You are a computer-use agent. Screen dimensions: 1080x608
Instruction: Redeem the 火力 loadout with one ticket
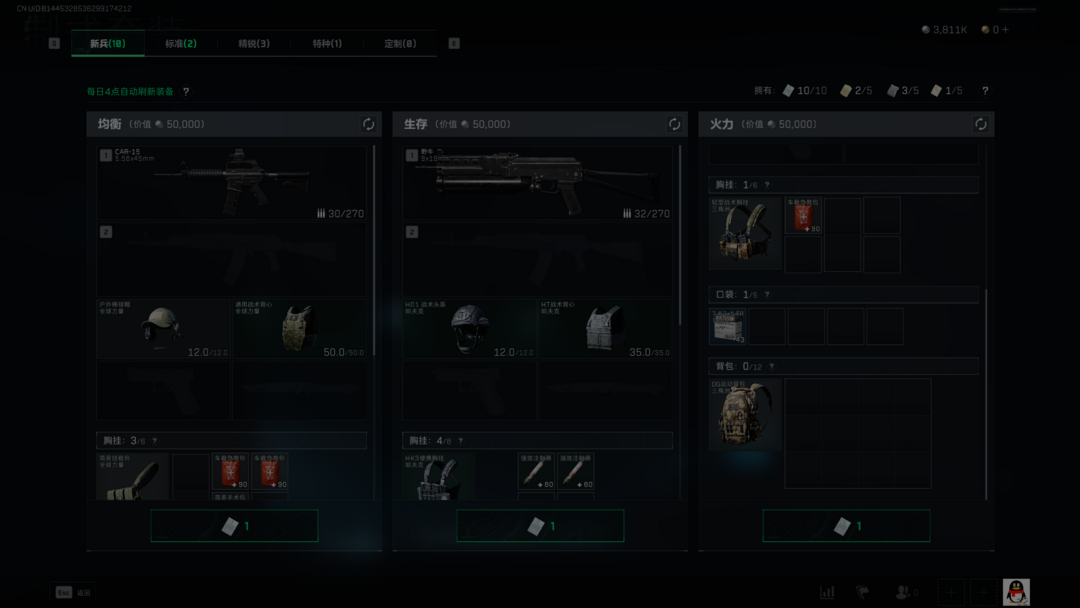pos(846,526)
